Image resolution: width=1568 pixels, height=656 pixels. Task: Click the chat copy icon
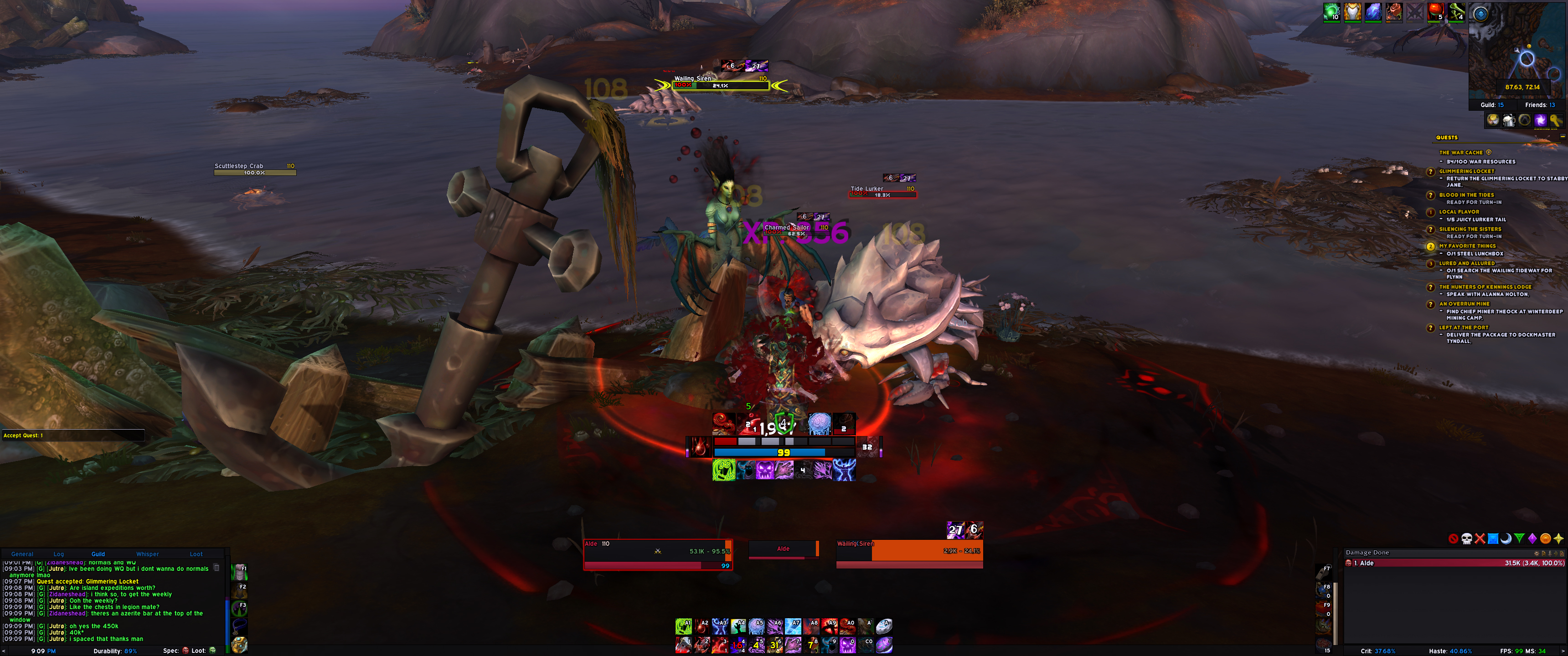[216, 568]
